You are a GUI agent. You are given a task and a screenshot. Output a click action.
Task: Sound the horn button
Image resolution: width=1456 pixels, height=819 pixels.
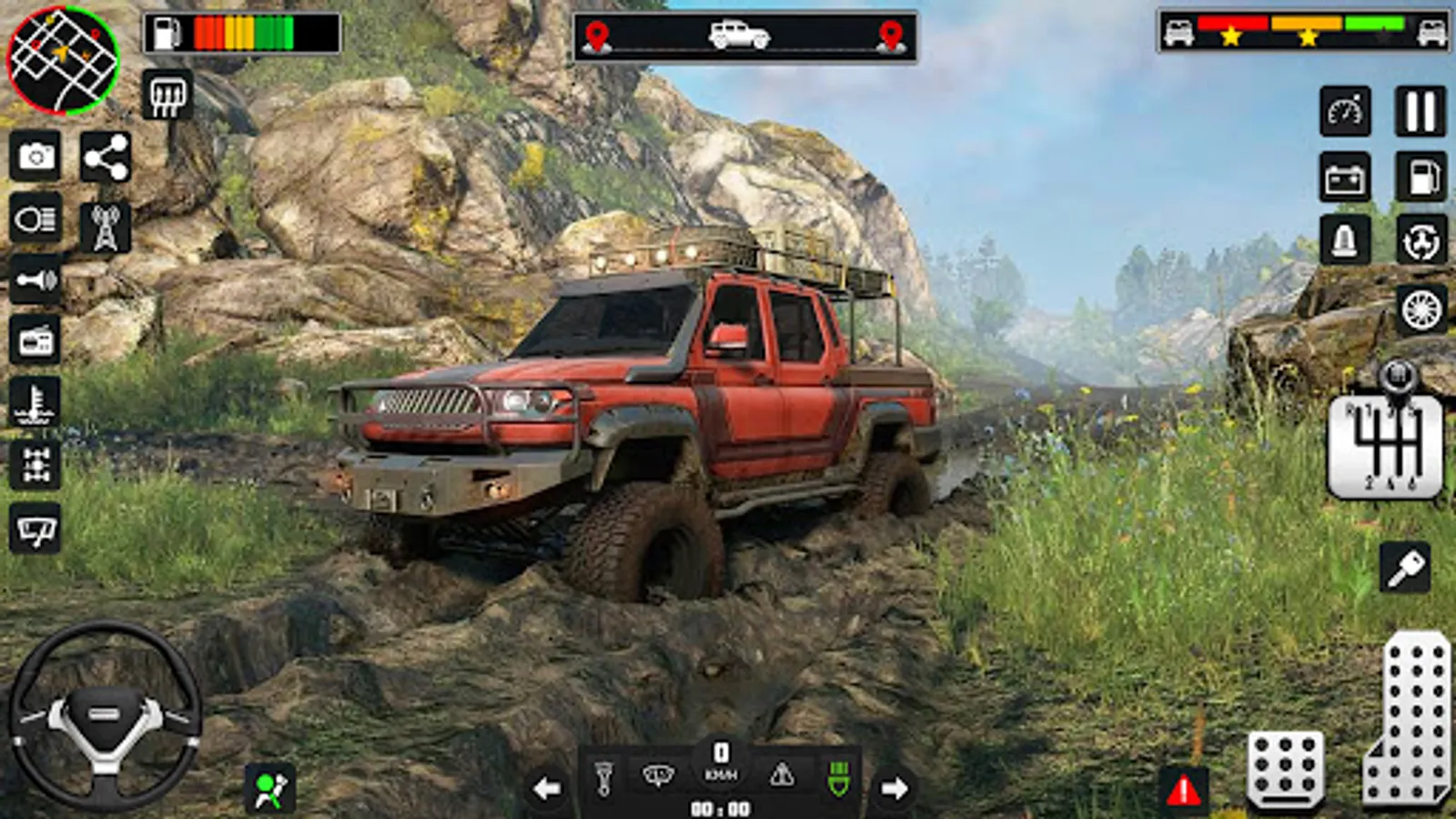(35, 280)
